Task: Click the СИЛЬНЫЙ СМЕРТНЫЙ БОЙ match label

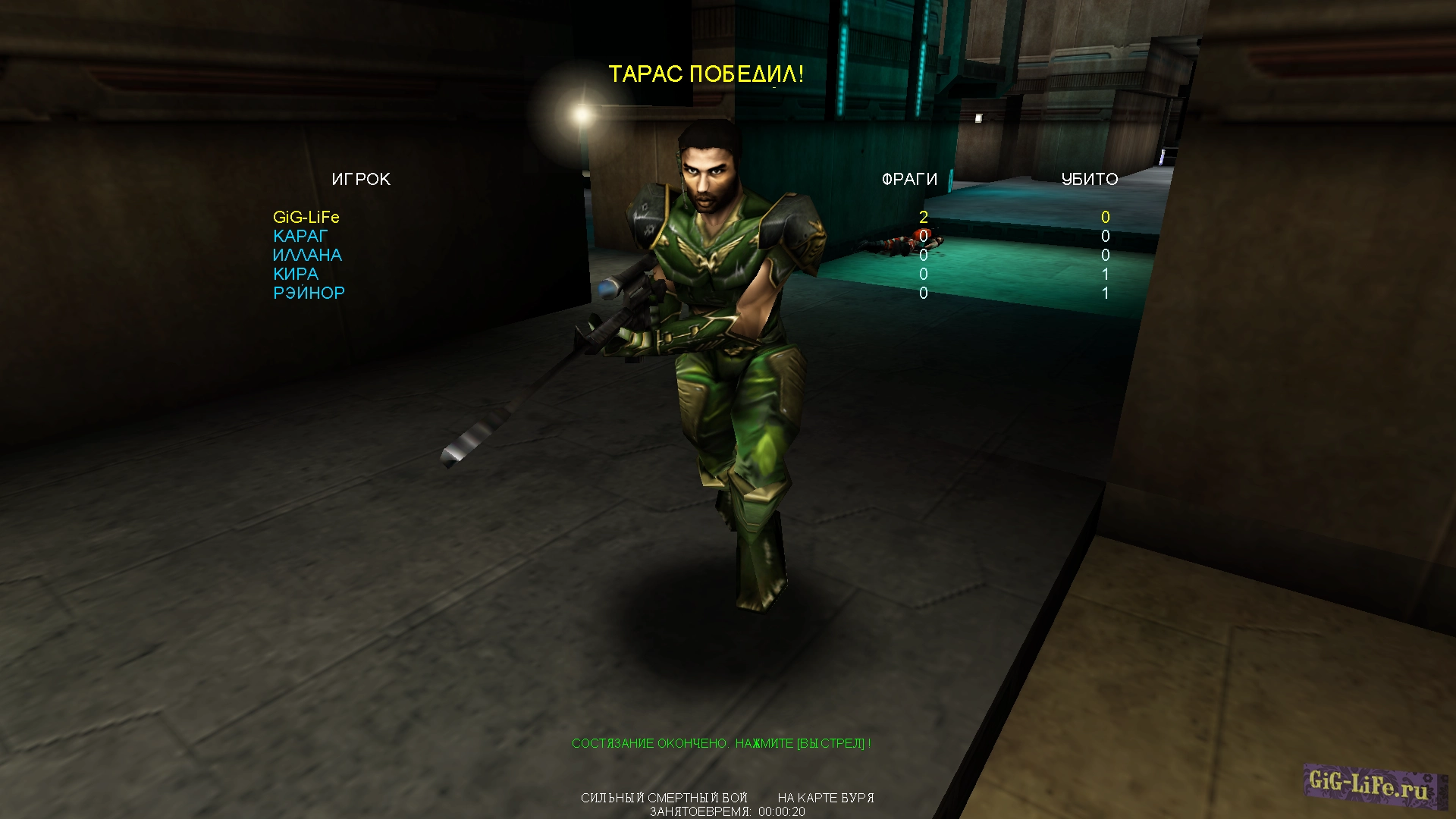Action: 664,798
